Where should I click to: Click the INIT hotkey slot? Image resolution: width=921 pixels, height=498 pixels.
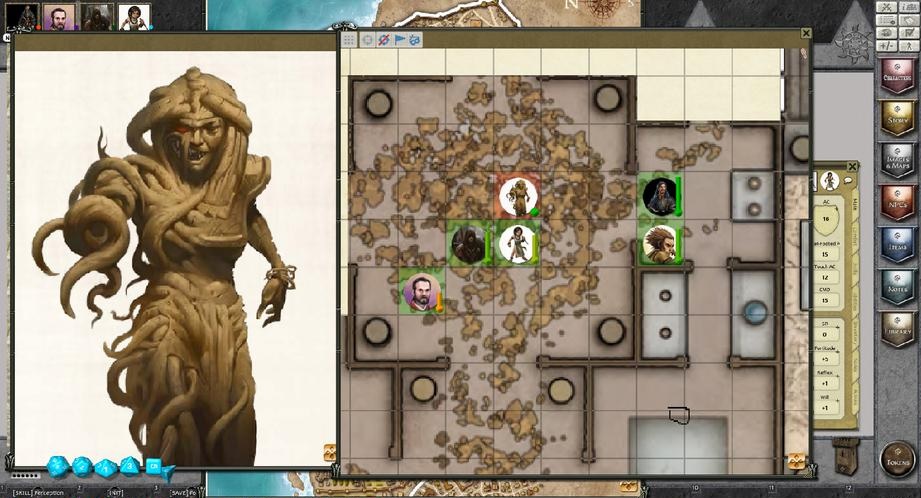click(117, 493)
